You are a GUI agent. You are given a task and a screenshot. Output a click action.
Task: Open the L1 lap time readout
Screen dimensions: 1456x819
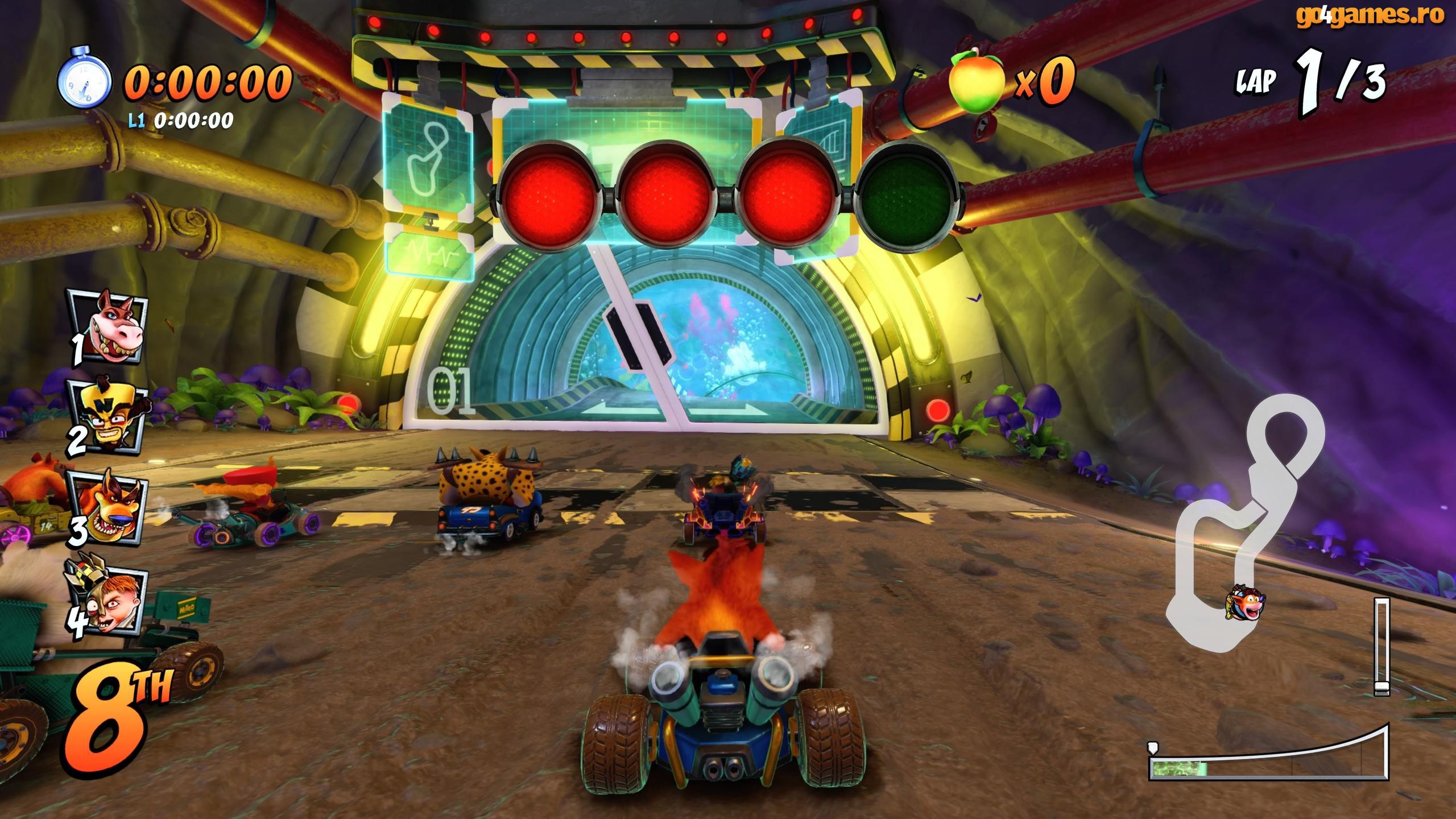(x=182, y=119)
